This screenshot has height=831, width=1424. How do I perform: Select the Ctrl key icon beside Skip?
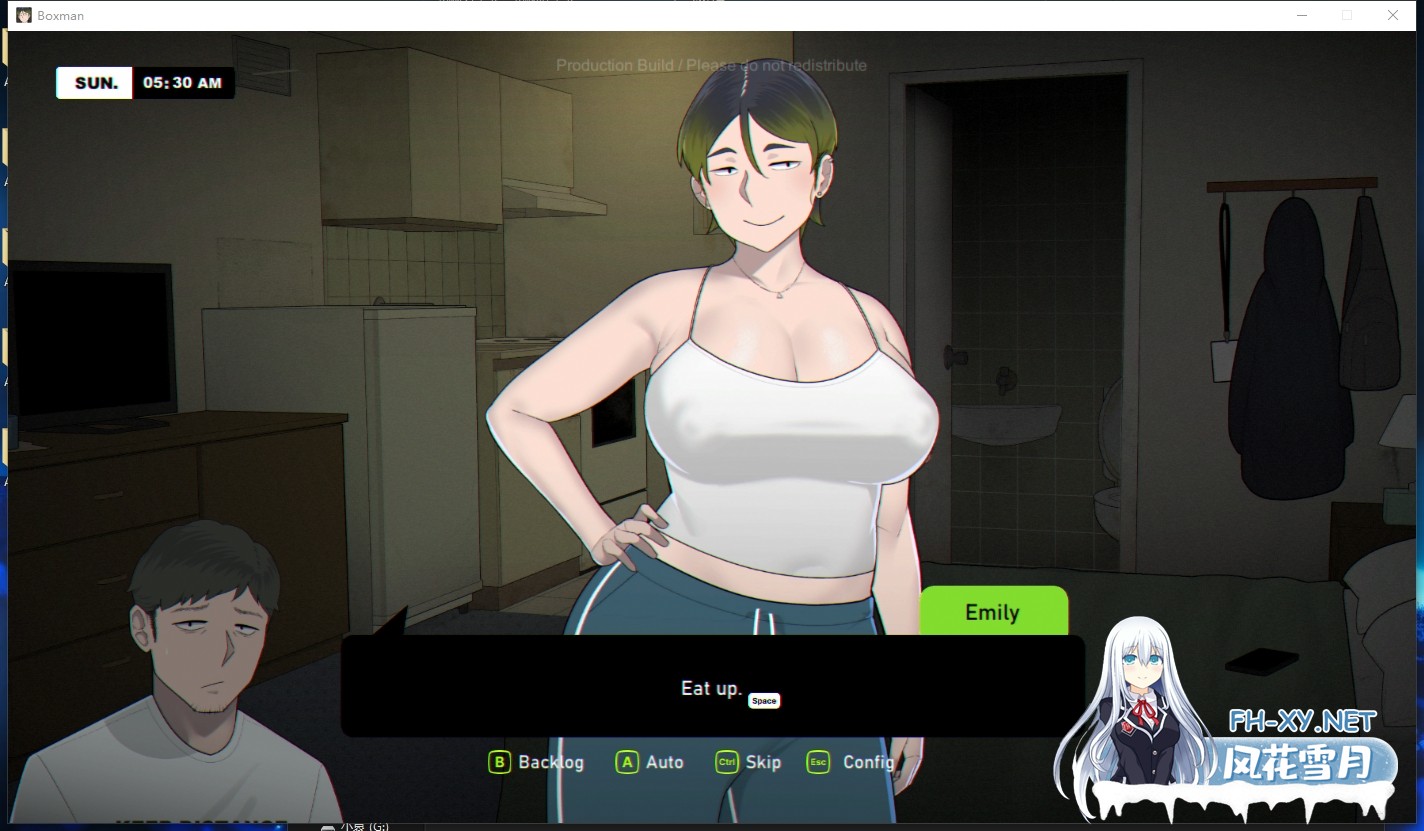click(729, 761)
